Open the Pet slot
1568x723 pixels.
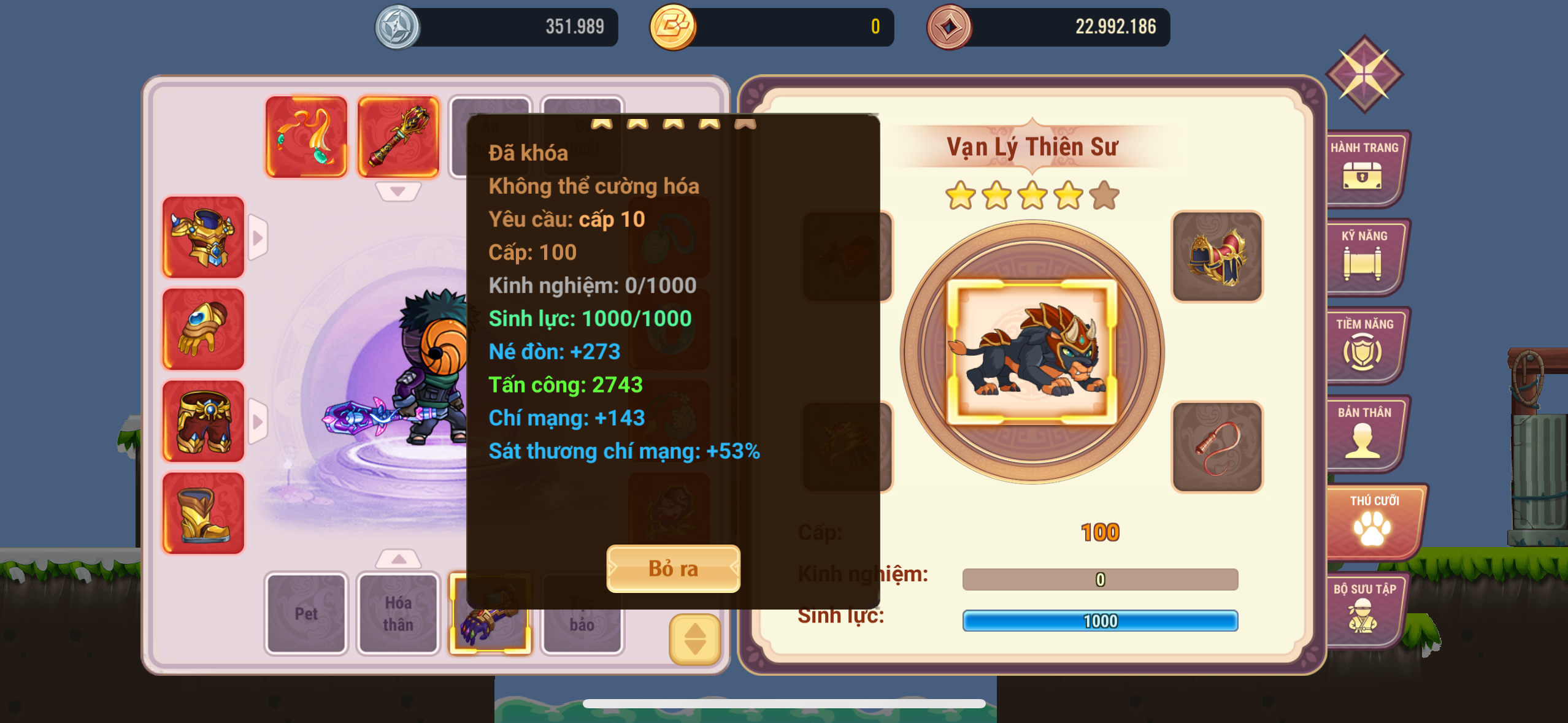(x=306, y=613)
